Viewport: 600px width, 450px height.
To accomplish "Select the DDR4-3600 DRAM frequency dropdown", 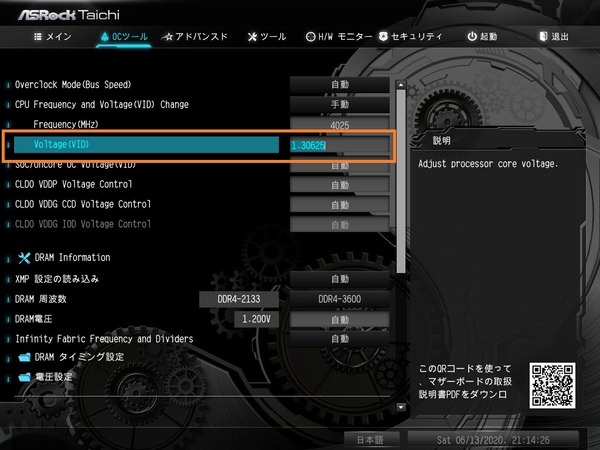I will (340, 299).
